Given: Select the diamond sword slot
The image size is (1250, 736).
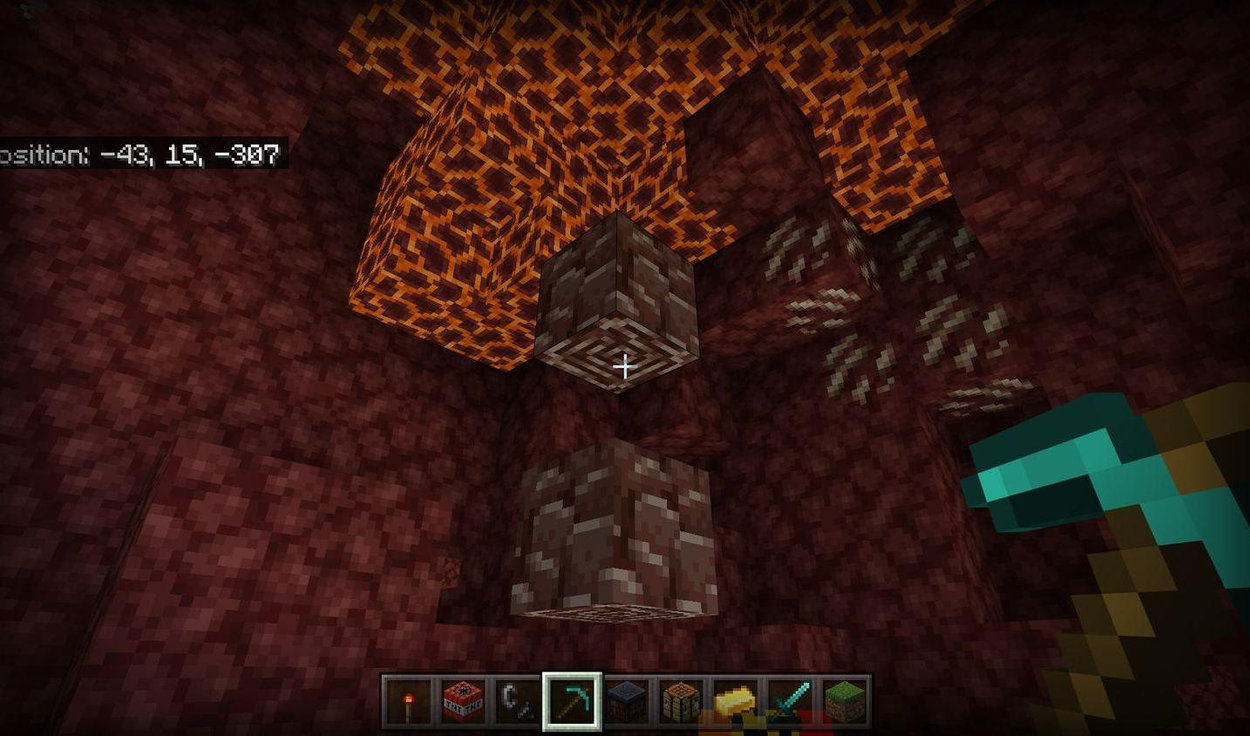Looking at the screenshot, I should pyautogui.click(x=790, y=701).
